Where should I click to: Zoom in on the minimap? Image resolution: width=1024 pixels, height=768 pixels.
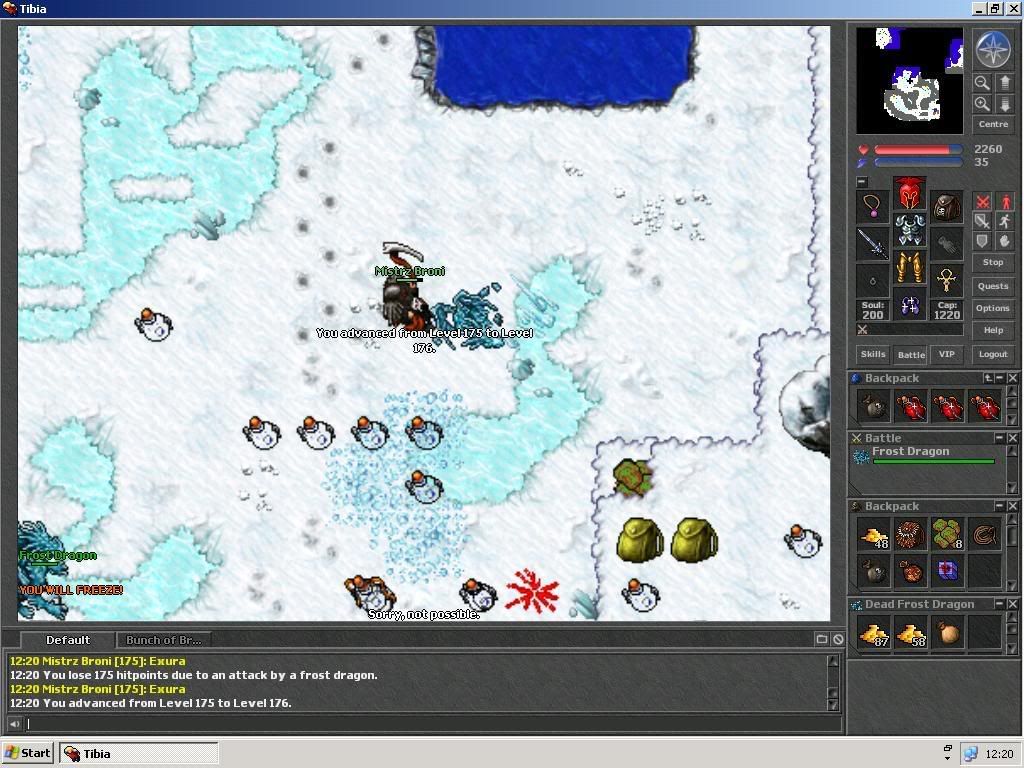[x=982, y=104]
